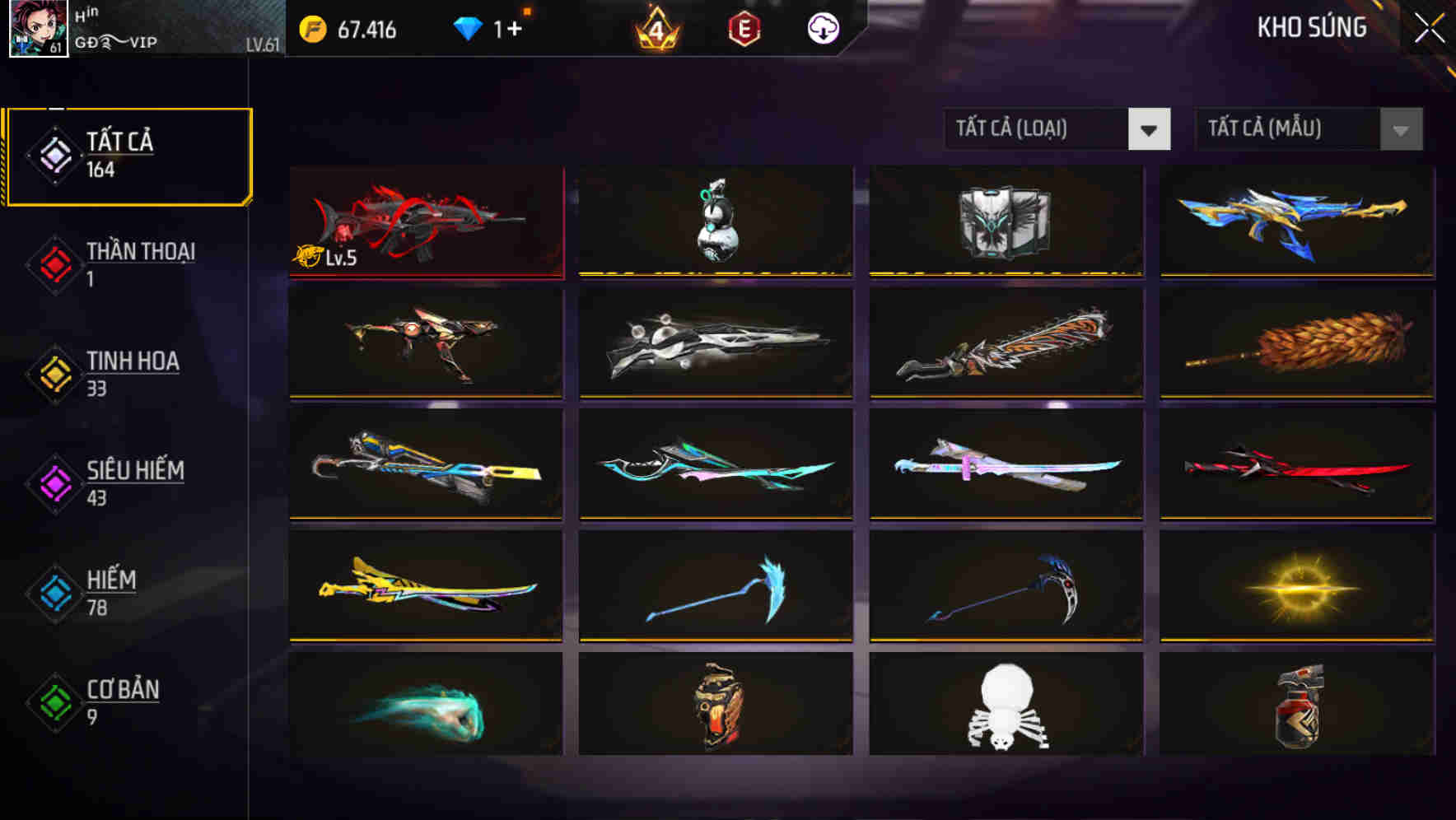Select the red Lv.5 rifle skin thumbnail
This screenshot has height=820, width=1456.
coord(426,221)
